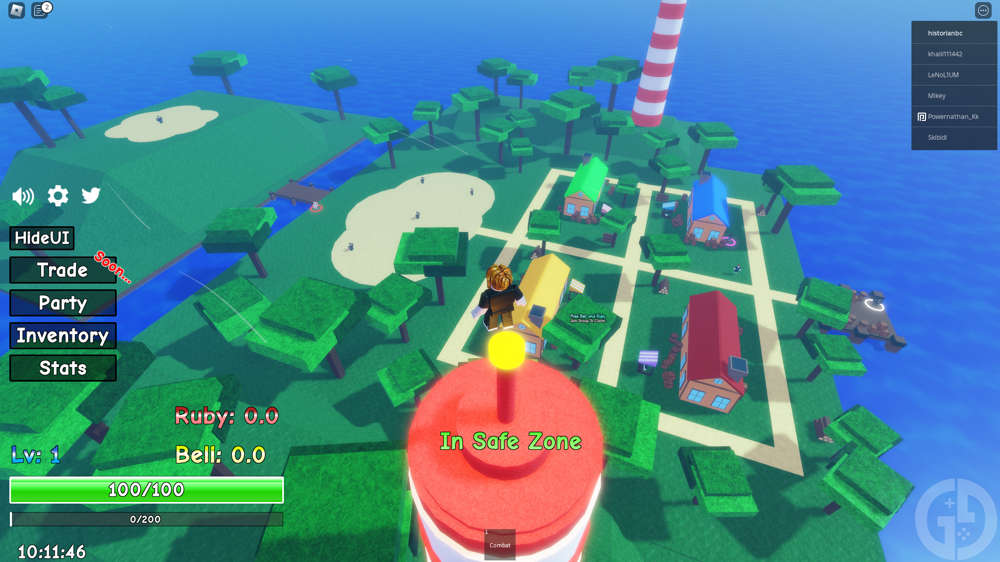The width and height of the screenshot is (1000, 562).
Task: Open the Roblox three-dots menu button
Action: tap(982, 10)
